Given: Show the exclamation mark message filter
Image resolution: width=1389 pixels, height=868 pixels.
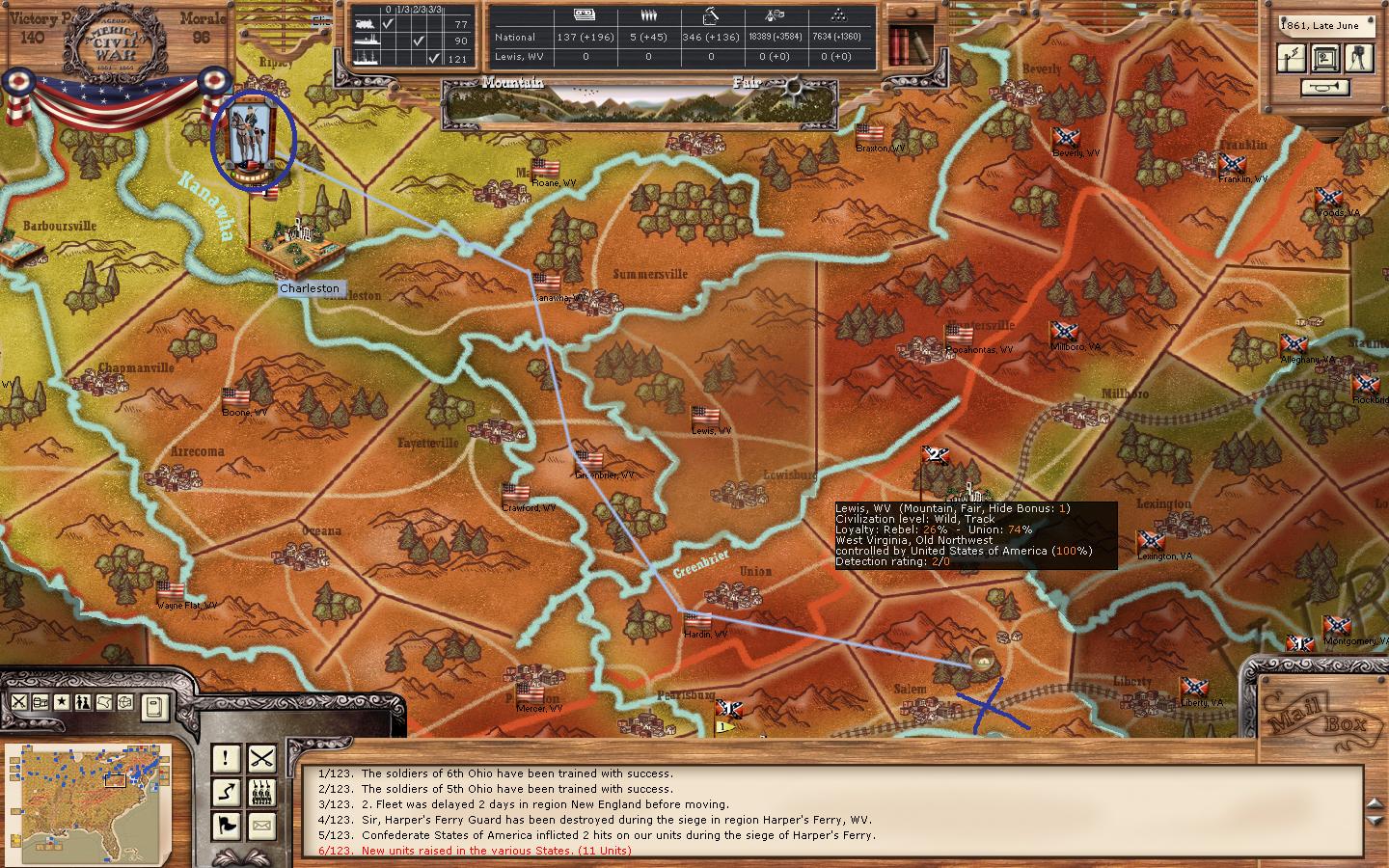Looking at the screenshot, I should click(226, 759).
